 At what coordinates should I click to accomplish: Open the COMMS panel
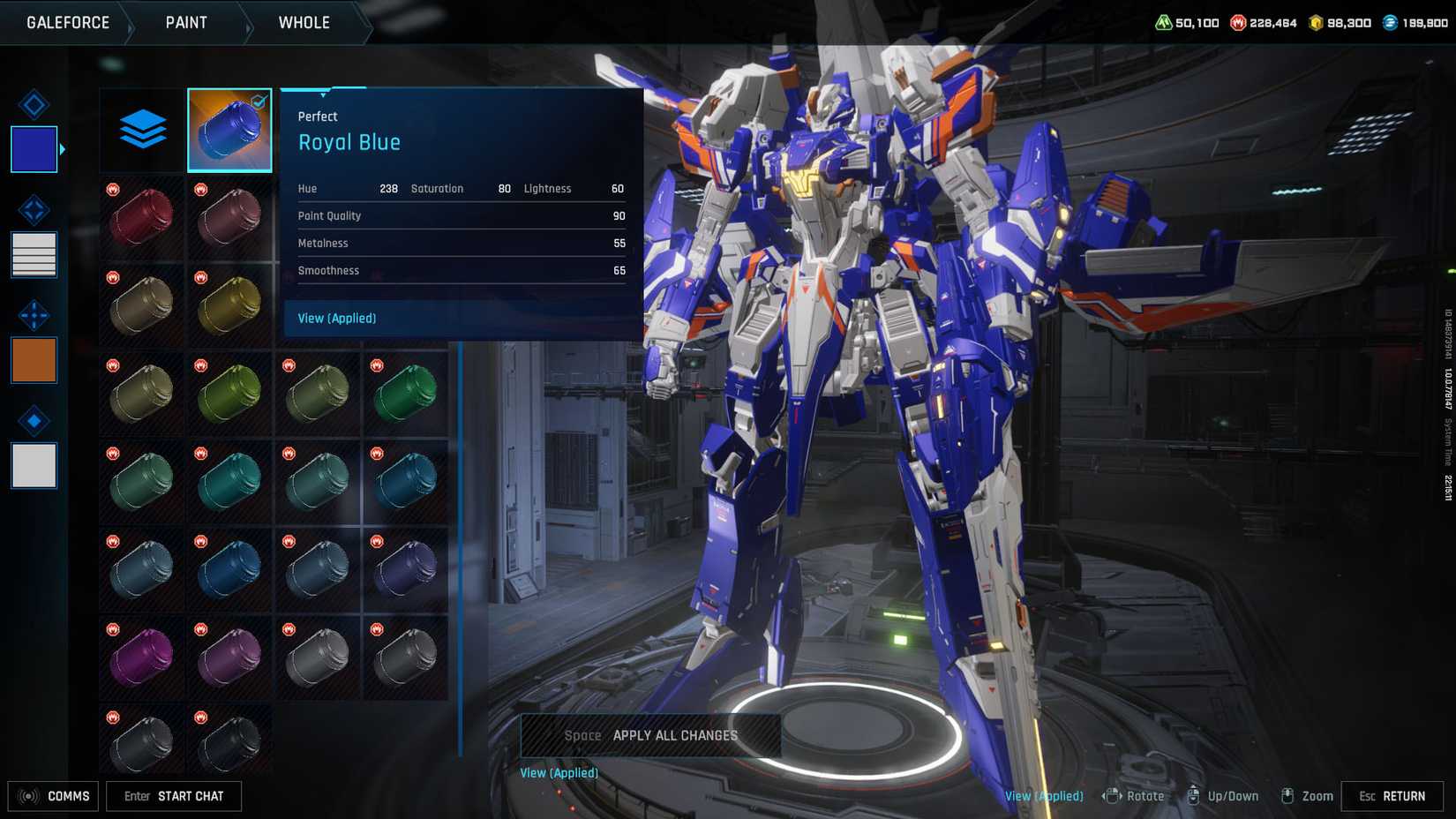point(54,796)
